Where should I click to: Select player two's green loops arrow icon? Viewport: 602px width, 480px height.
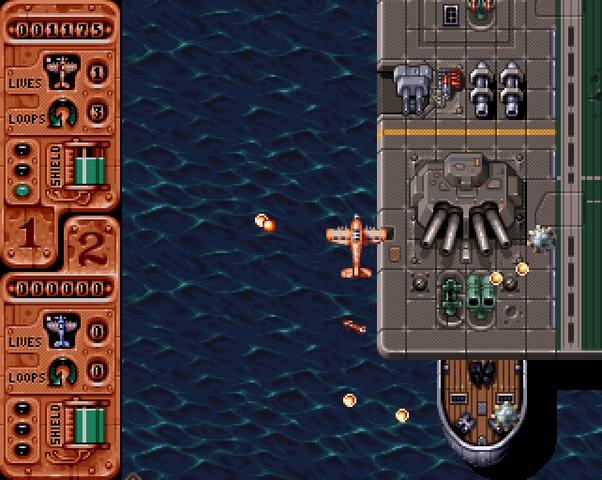63,371
